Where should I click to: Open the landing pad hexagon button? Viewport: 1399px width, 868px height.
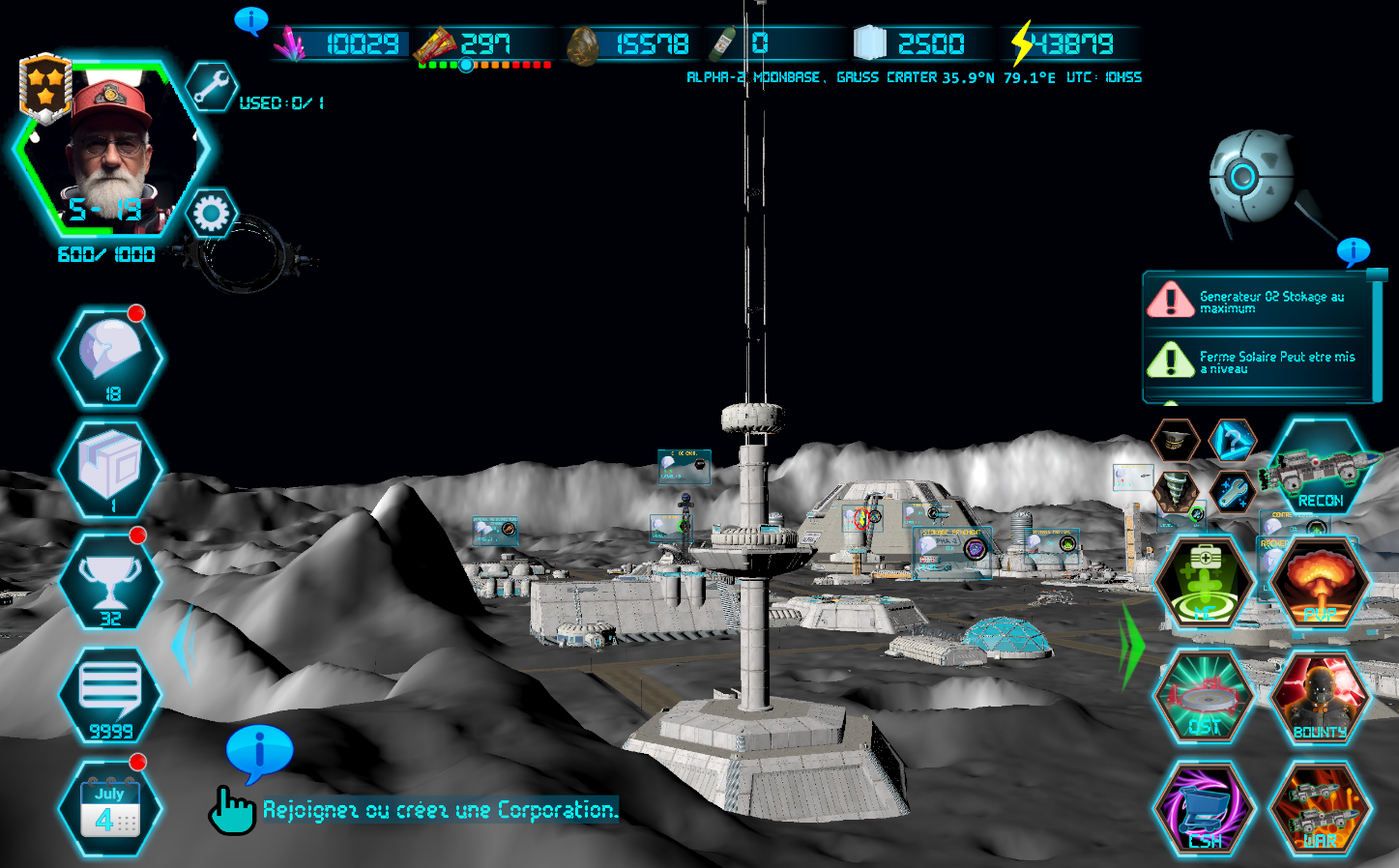[1205, 698]
